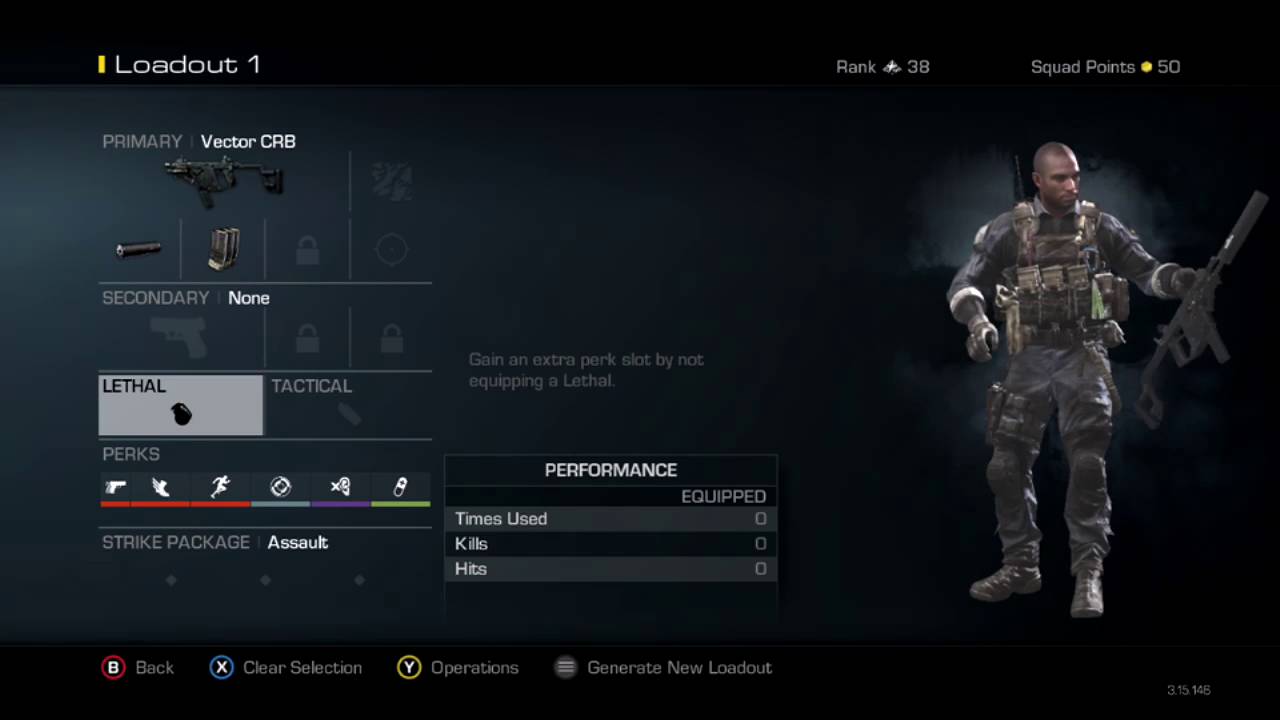Image resolution: width=1280 pixels, height=720 pixels.
Task: Open the Assault strike package
Action: pyautogui.click(x=297, y=542)
